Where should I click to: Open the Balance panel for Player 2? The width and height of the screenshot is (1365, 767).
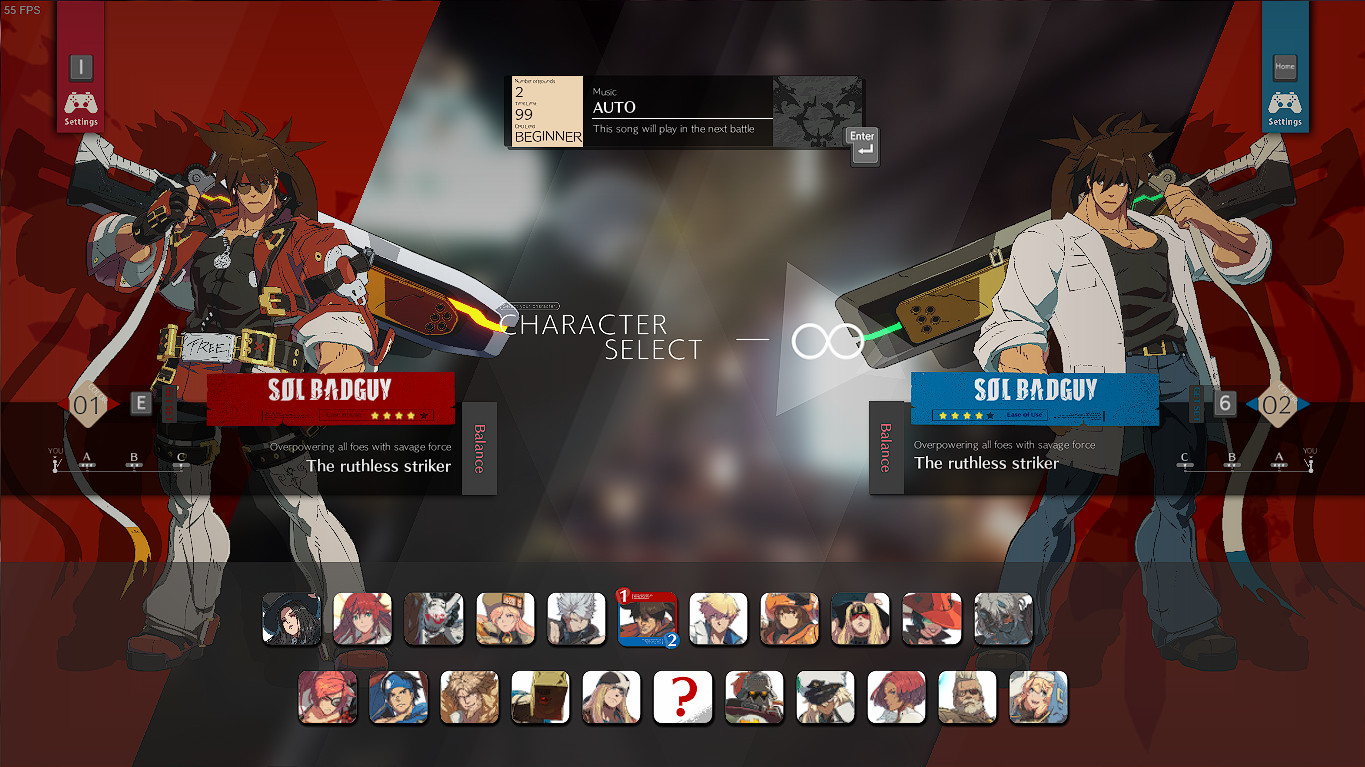[888, 446]
